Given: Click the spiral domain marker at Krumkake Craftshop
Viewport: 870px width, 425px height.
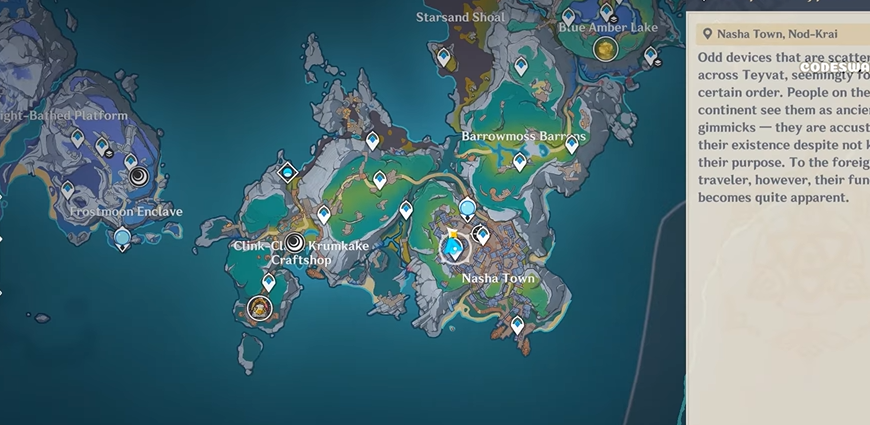Looking at the screenshot, I should (295, 243).
